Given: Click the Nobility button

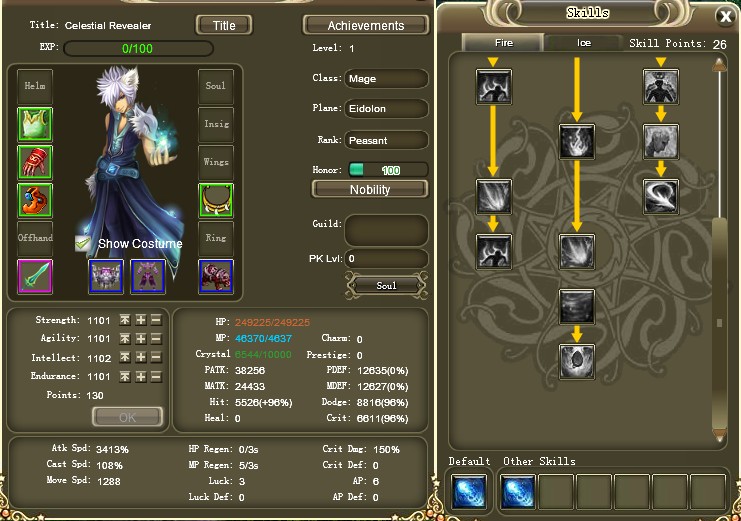Looking at the screenshot, I should click(370, 189).
